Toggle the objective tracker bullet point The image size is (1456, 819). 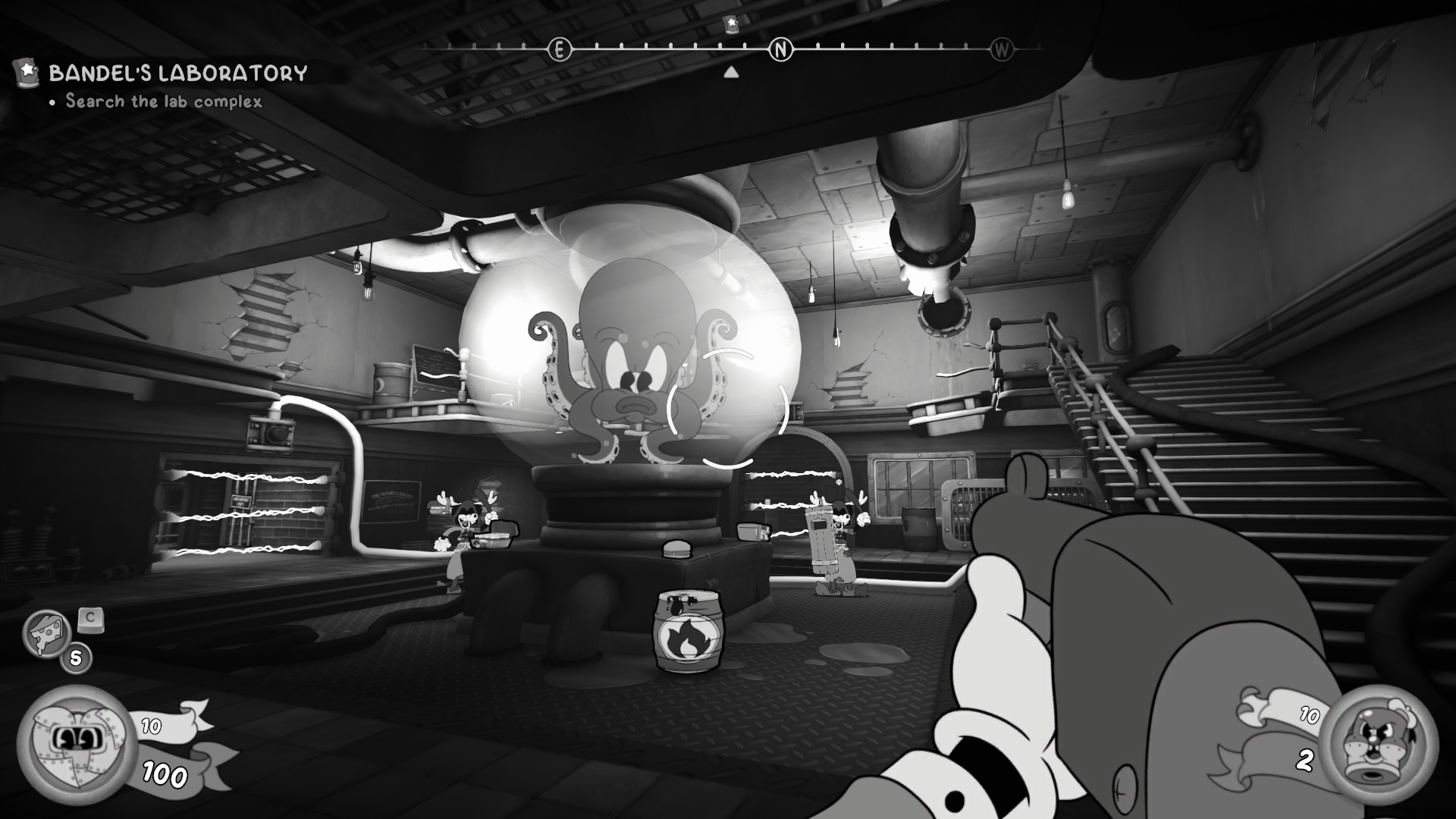[x=52, y=102]
